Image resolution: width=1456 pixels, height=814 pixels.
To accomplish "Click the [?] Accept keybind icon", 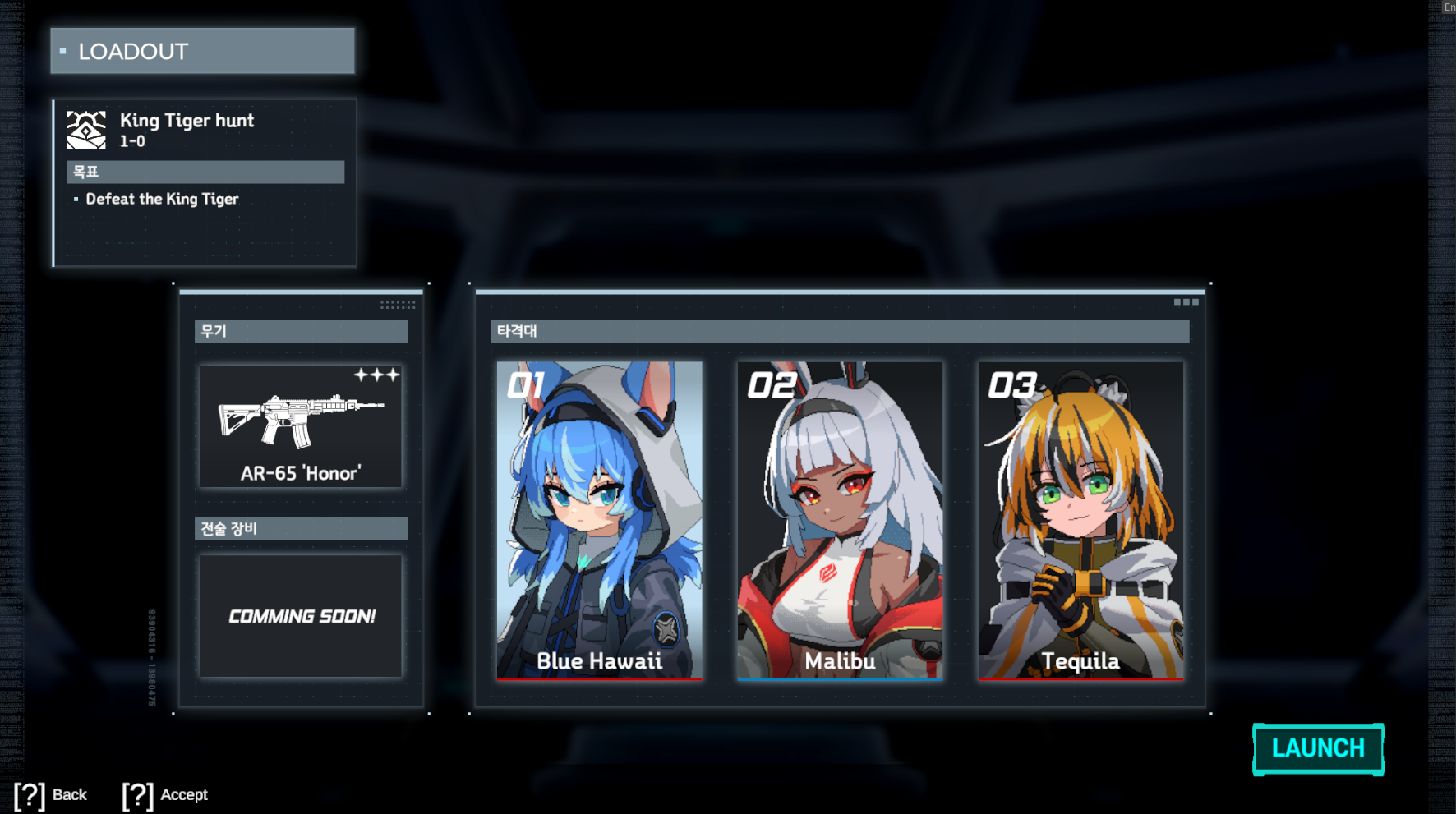I will coord(137,794).
